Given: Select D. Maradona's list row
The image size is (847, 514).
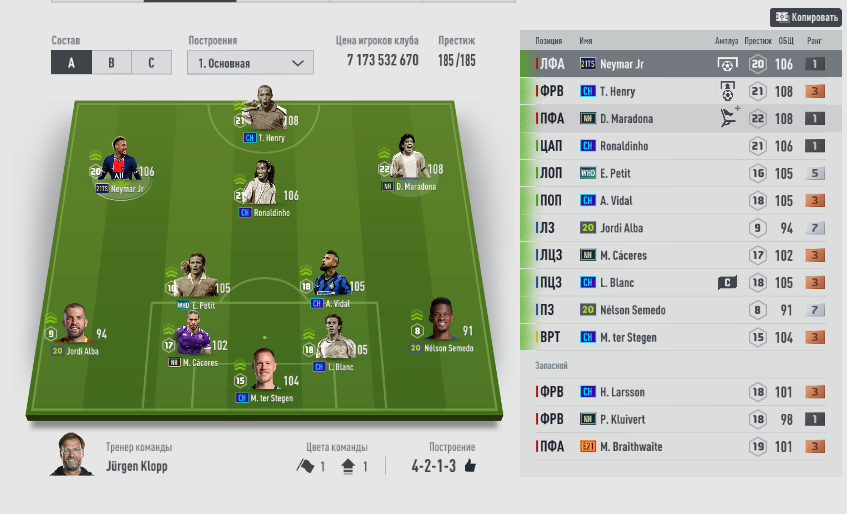Looking at the screenshot, I should pyautogui.click(x=680, y=118).
